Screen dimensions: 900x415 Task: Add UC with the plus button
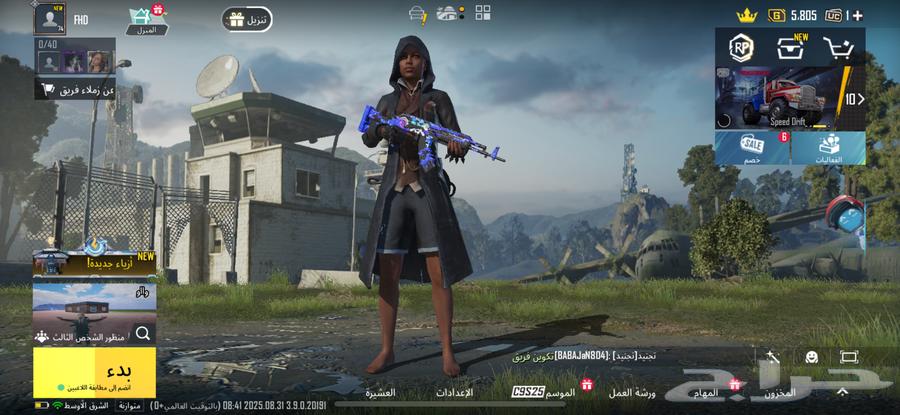click(x=857, y=15)
